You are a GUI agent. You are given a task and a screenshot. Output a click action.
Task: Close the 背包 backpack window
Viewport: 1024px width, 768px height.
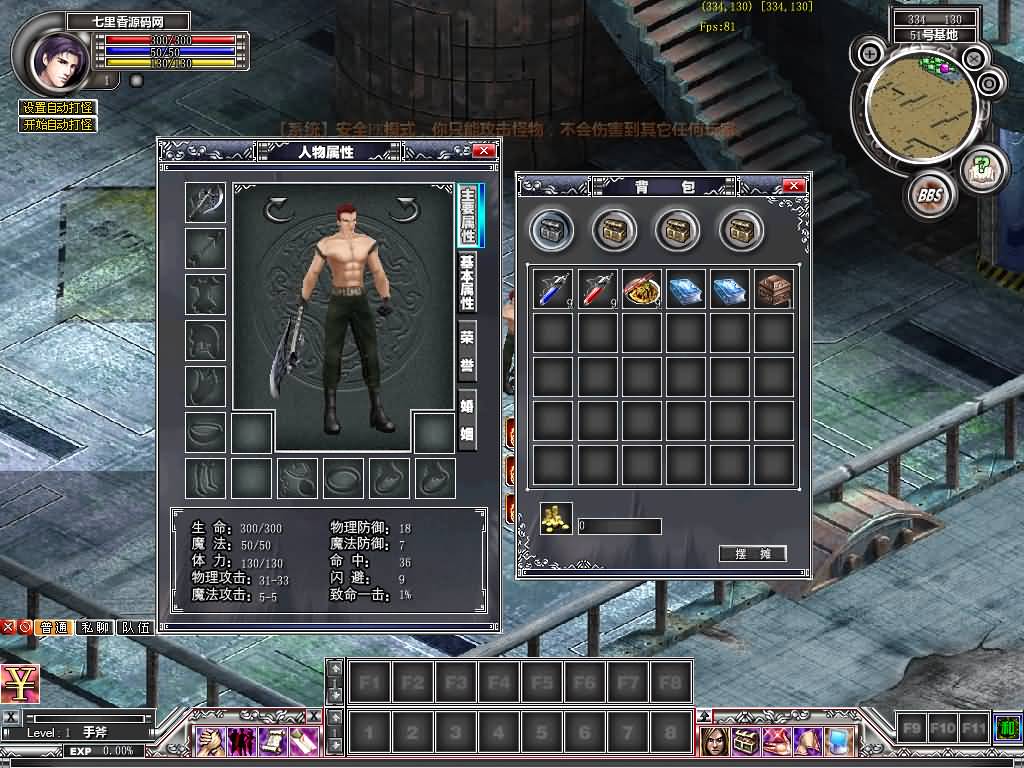[794, 186]
